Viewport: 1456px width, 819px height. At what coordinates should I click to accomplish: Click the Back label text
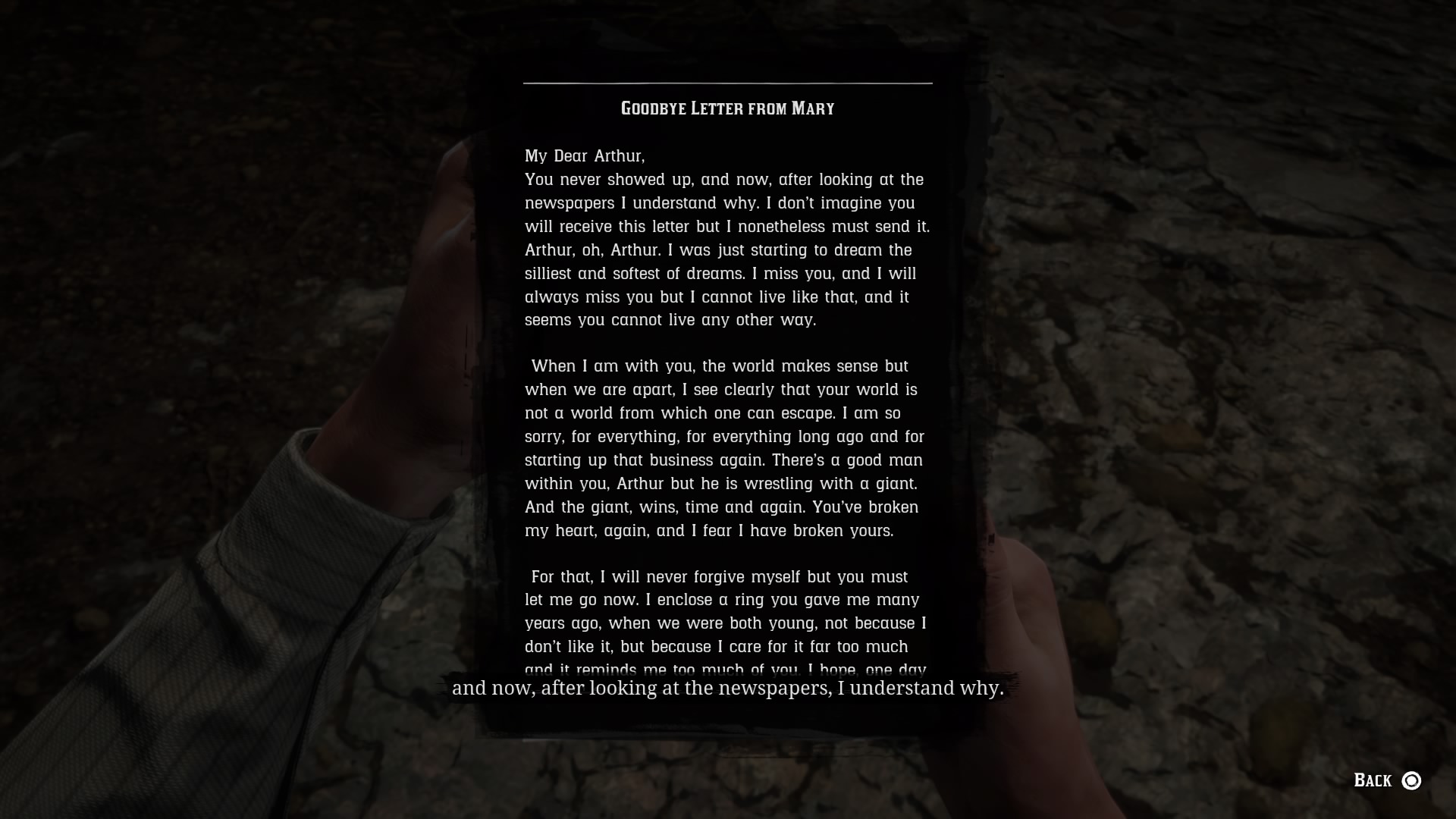click(1374, 779)
